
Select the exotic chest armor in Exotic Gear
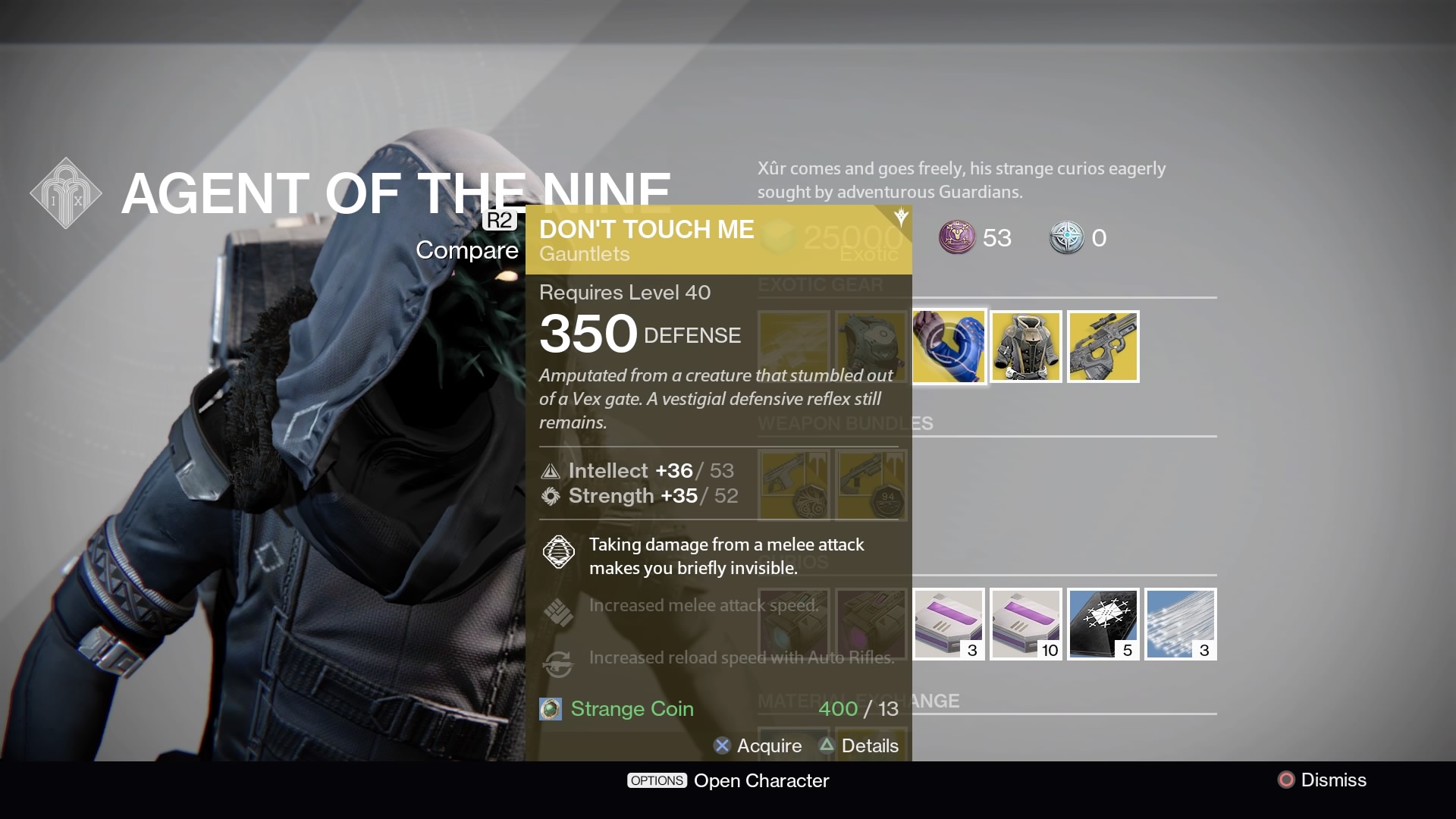[1026, 347]
